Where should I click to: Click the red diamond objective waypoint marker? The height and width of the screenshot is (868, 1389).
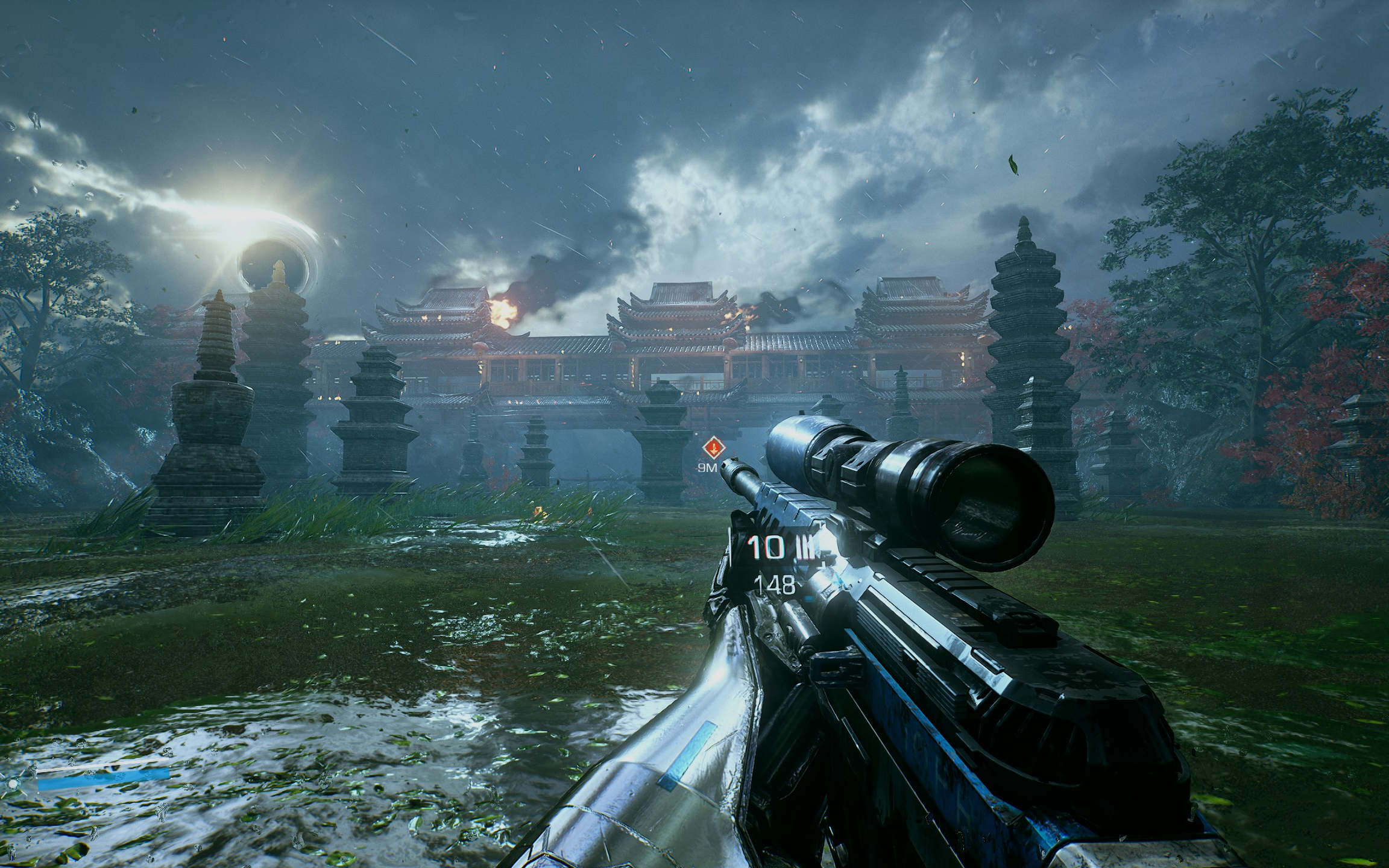(x=713, y=448)
